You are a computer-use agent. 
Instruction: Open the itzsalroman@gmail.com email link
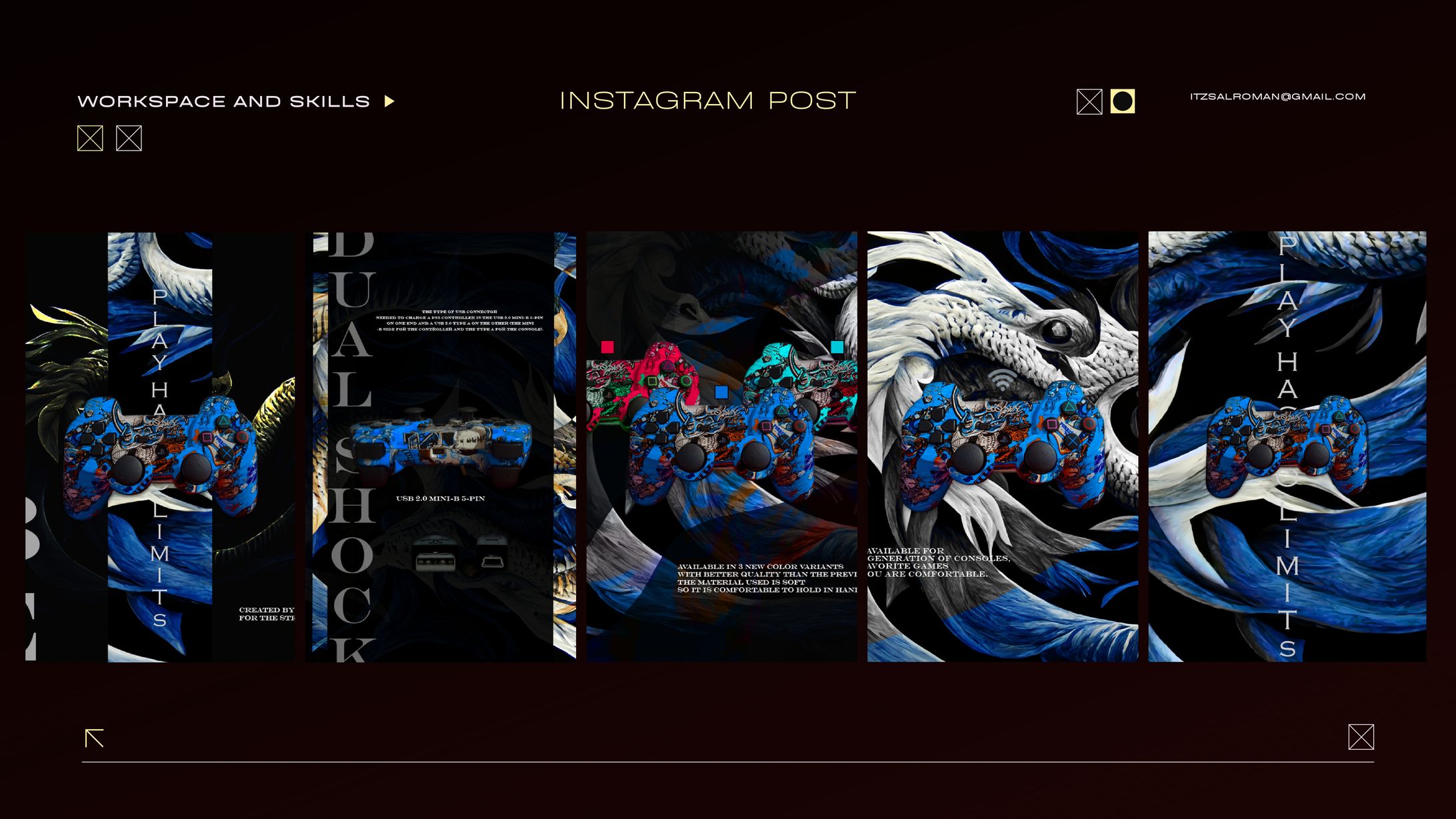point(1277,97)
